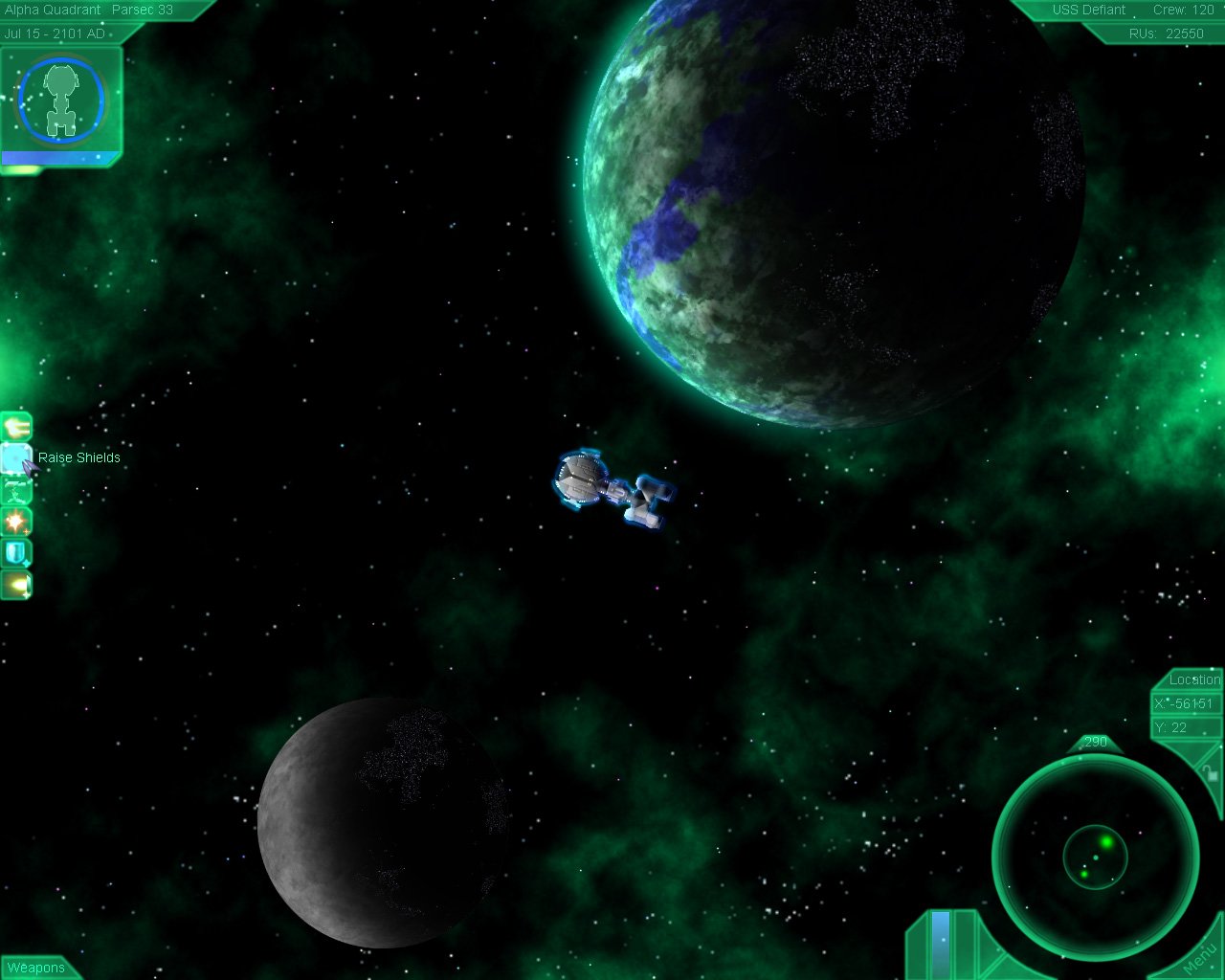
Task: Activate the crew action icon below shields
Action: click(17, 490)
